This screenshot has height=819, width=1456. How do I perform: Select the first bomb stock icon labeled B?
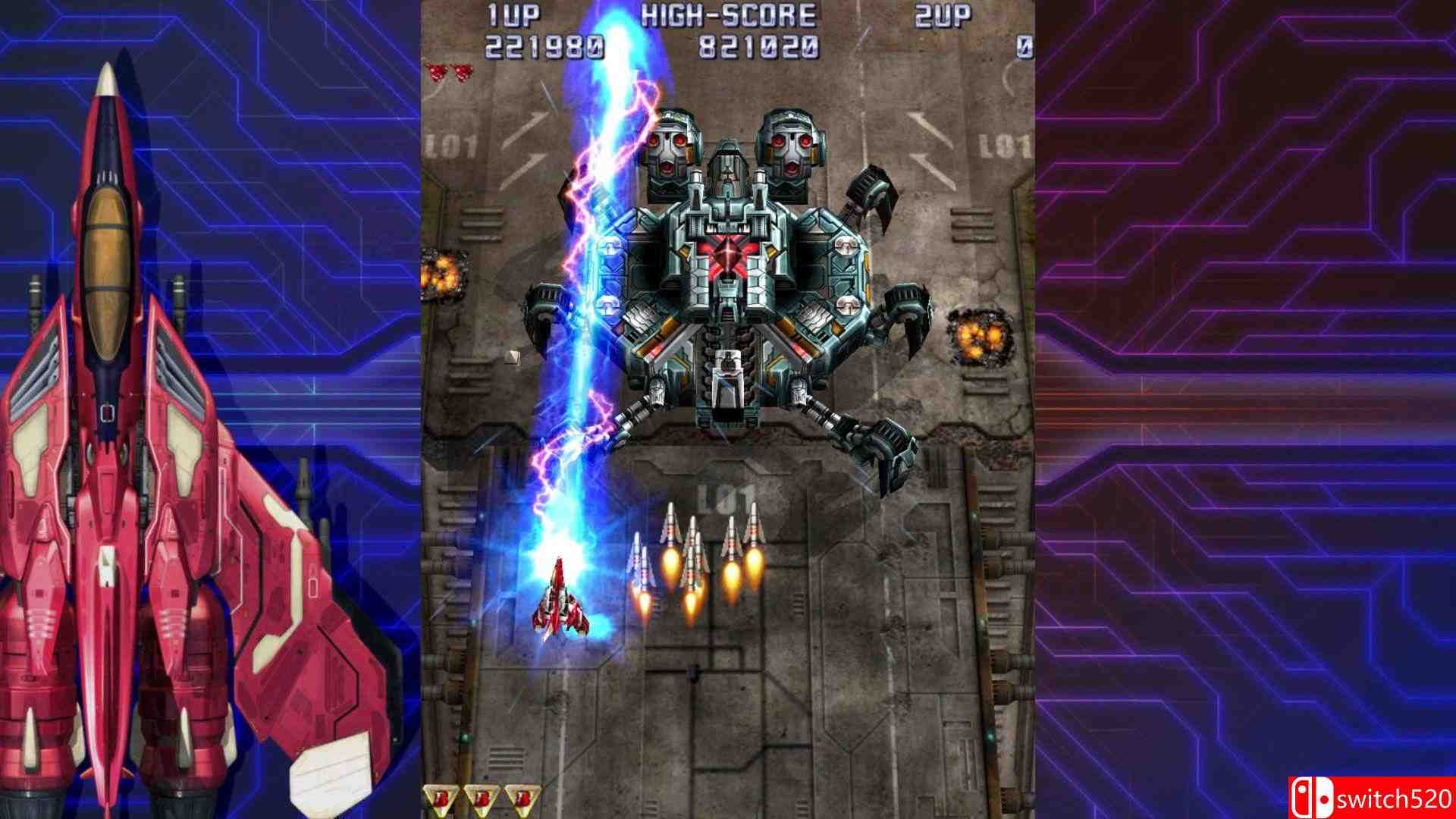439,798
